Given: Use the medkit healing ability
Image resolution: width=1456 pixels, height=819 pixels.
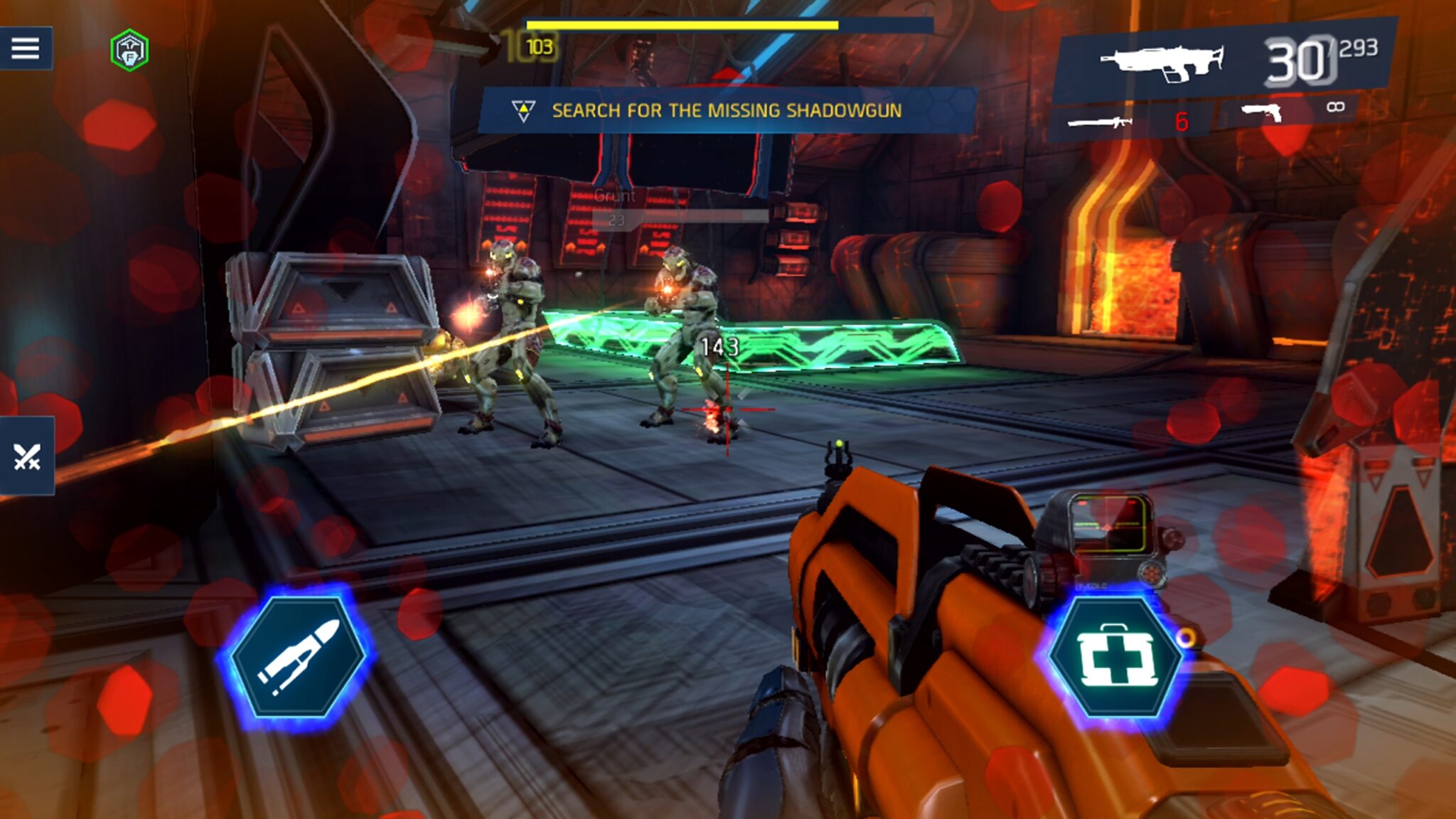Looking at the screenshot, I should [x=1116, y=657].
